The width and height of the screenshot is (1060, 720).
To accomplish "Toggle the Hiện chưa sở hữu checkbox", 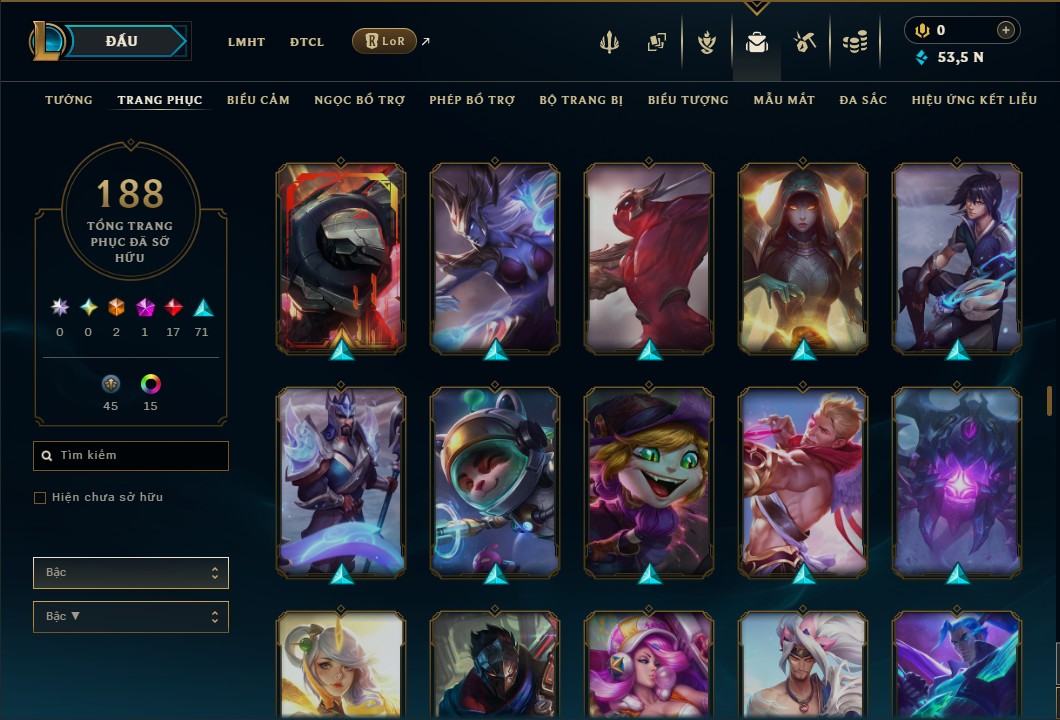I will 40,498.
